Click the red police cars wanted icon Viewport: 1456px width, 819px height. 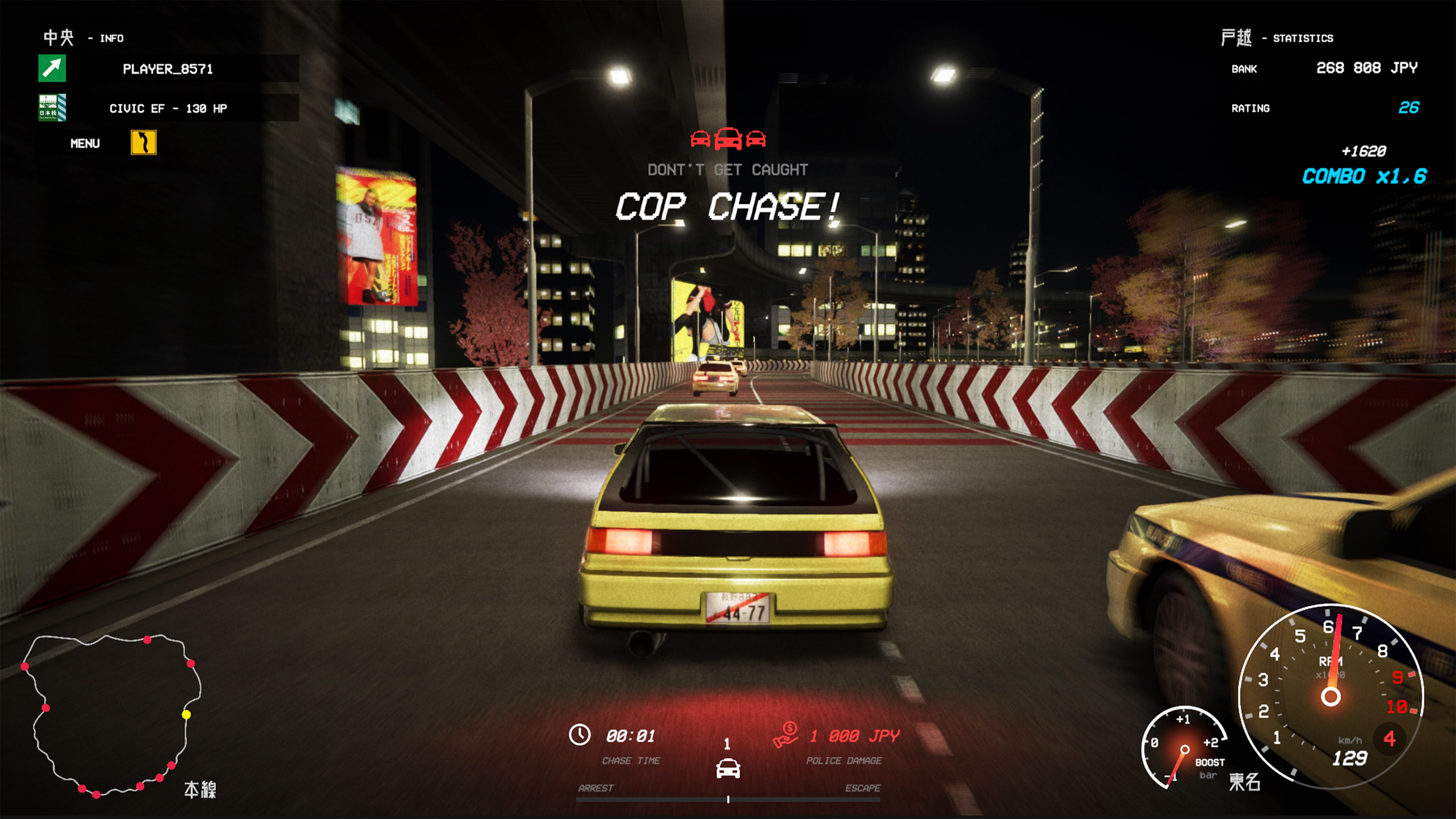point(728,138)
